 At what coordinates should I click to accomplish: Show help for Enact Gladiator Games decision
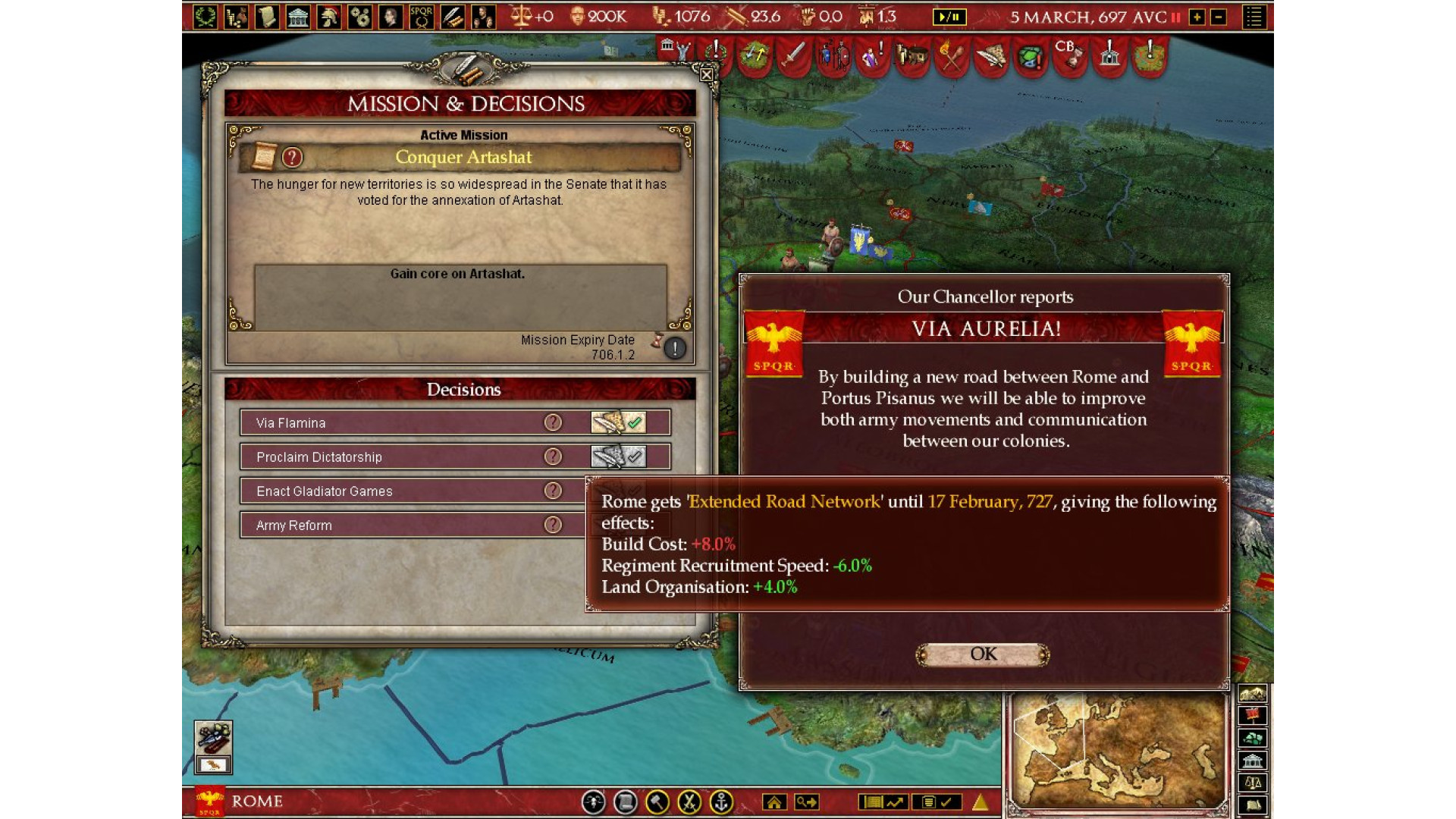(553, 491)
